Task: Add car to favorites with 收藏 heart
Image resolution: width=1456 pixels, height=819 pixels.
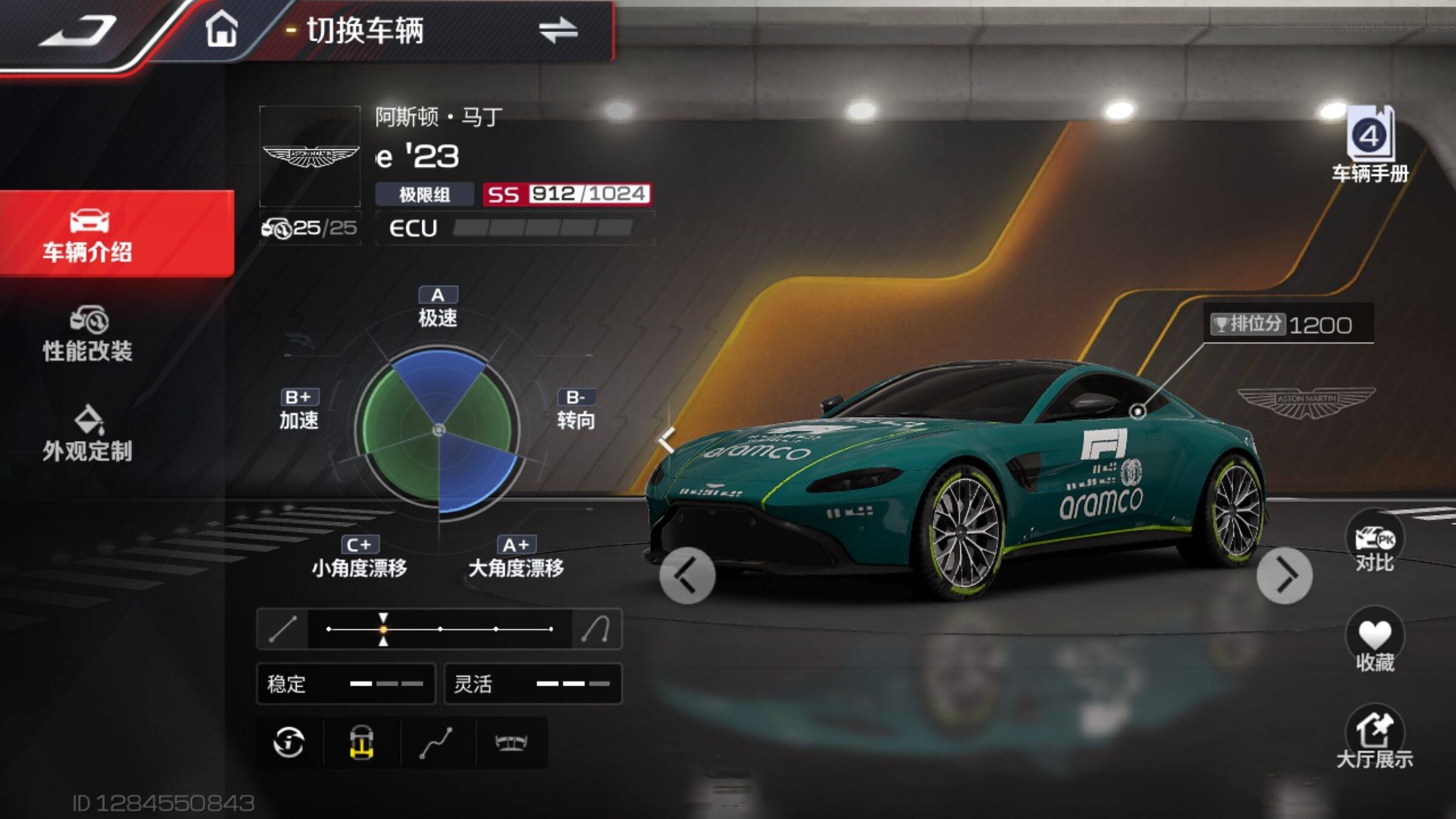Action: (1375, 641)
